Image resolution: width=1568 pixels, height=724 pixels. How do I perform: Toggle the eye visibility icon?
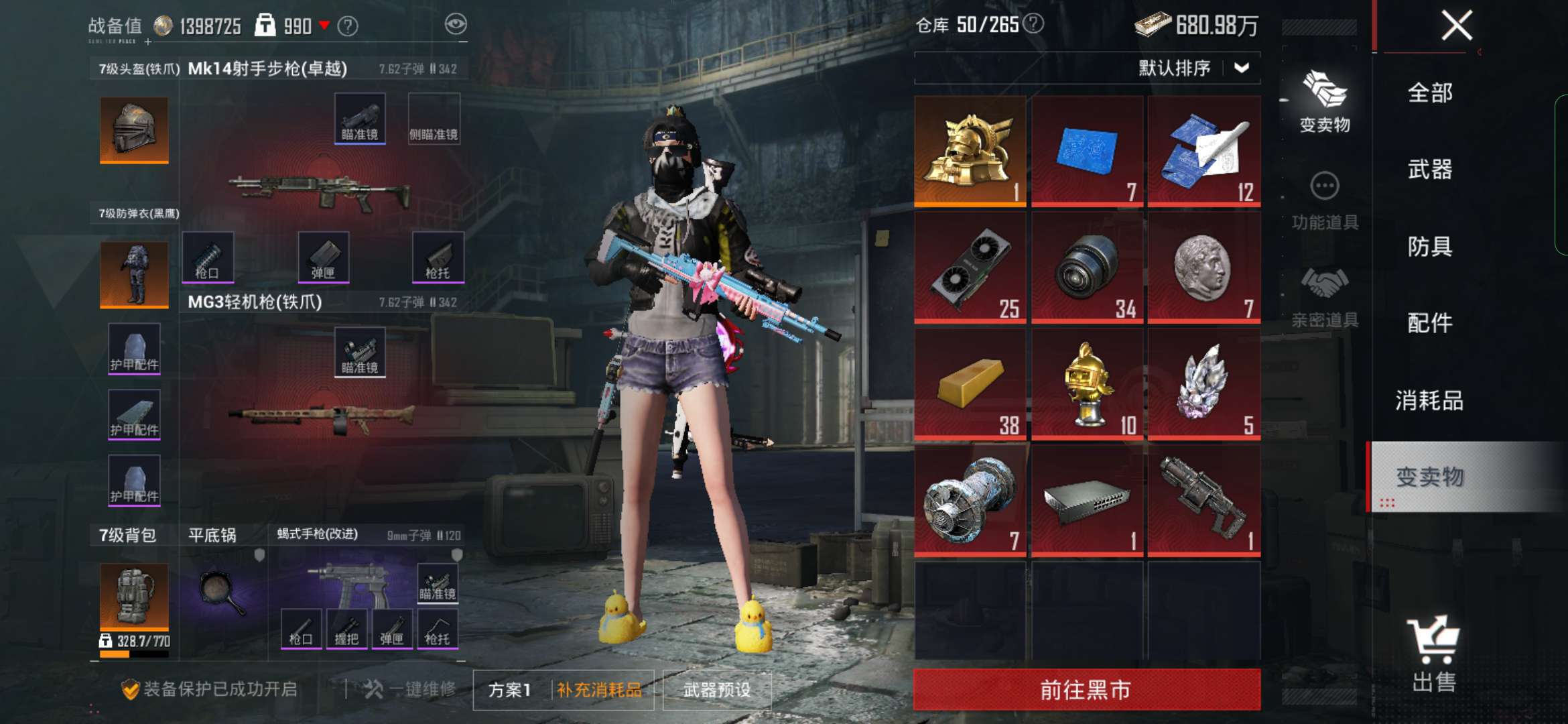point(456,25)
